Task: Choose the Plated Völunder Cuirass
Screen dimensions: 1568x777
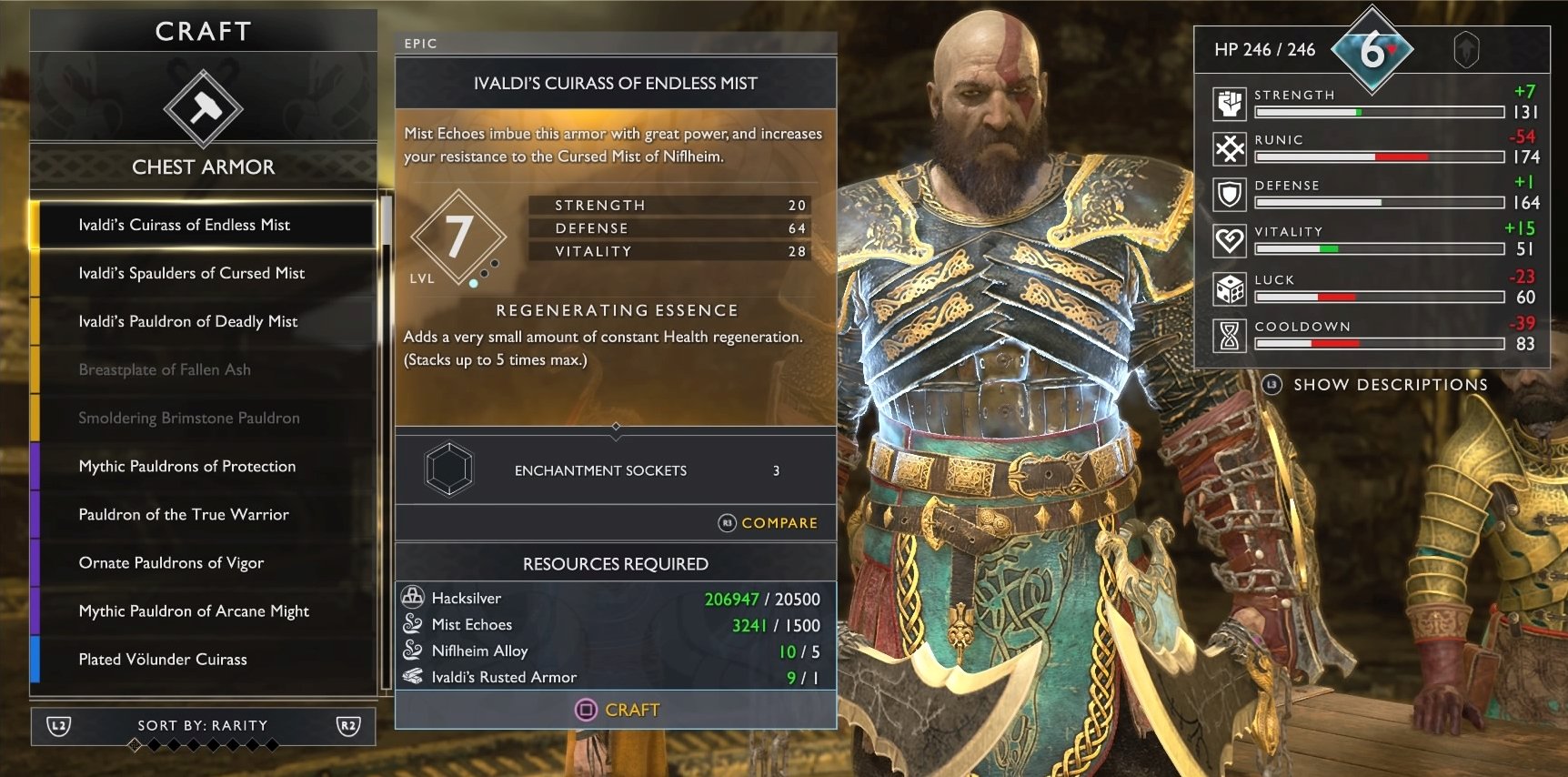Action: 203,659
